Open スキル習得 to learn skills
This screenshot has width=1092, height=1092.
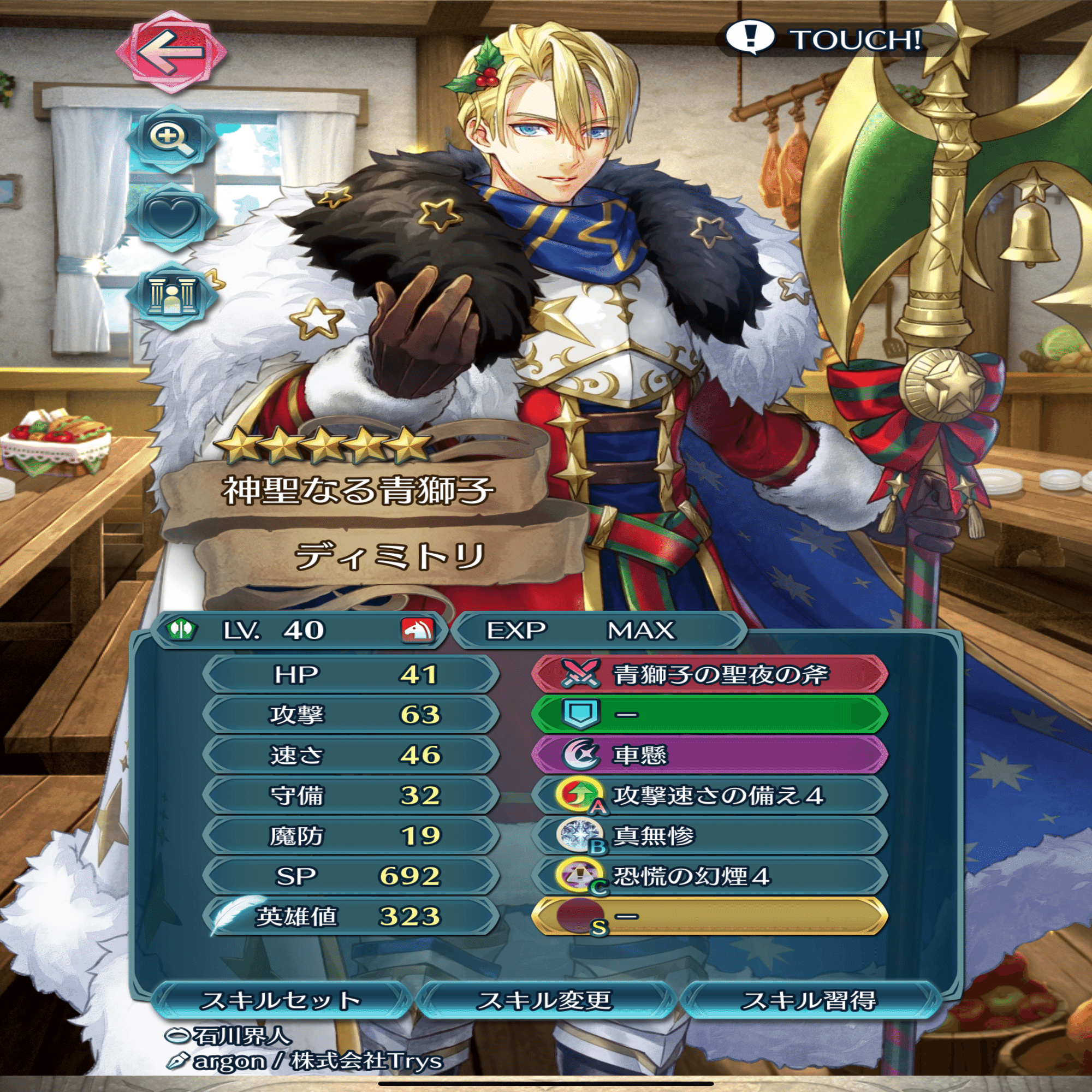[809, 1000]
